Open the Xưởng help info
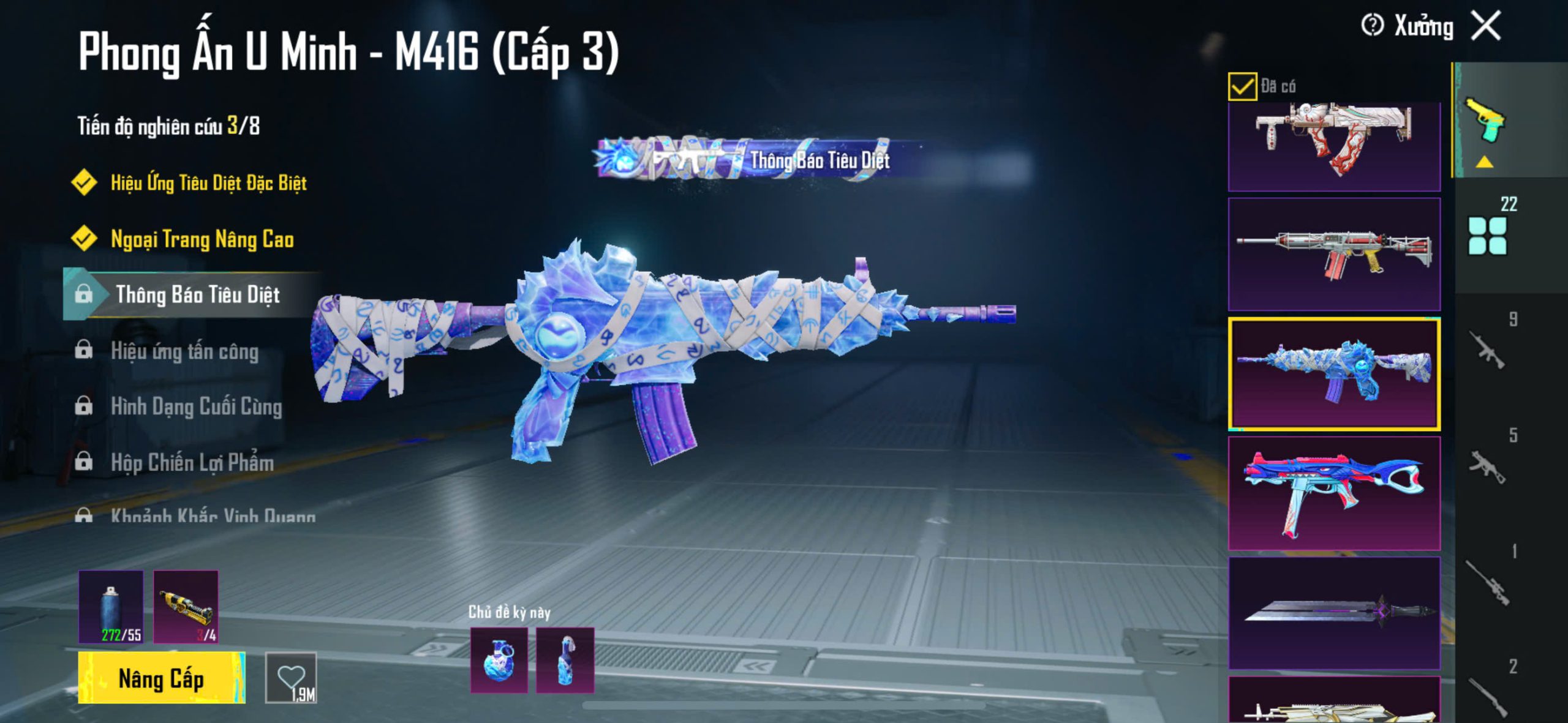Image resolution: width=1568 pixels, height=723 pixels. 1372,26
